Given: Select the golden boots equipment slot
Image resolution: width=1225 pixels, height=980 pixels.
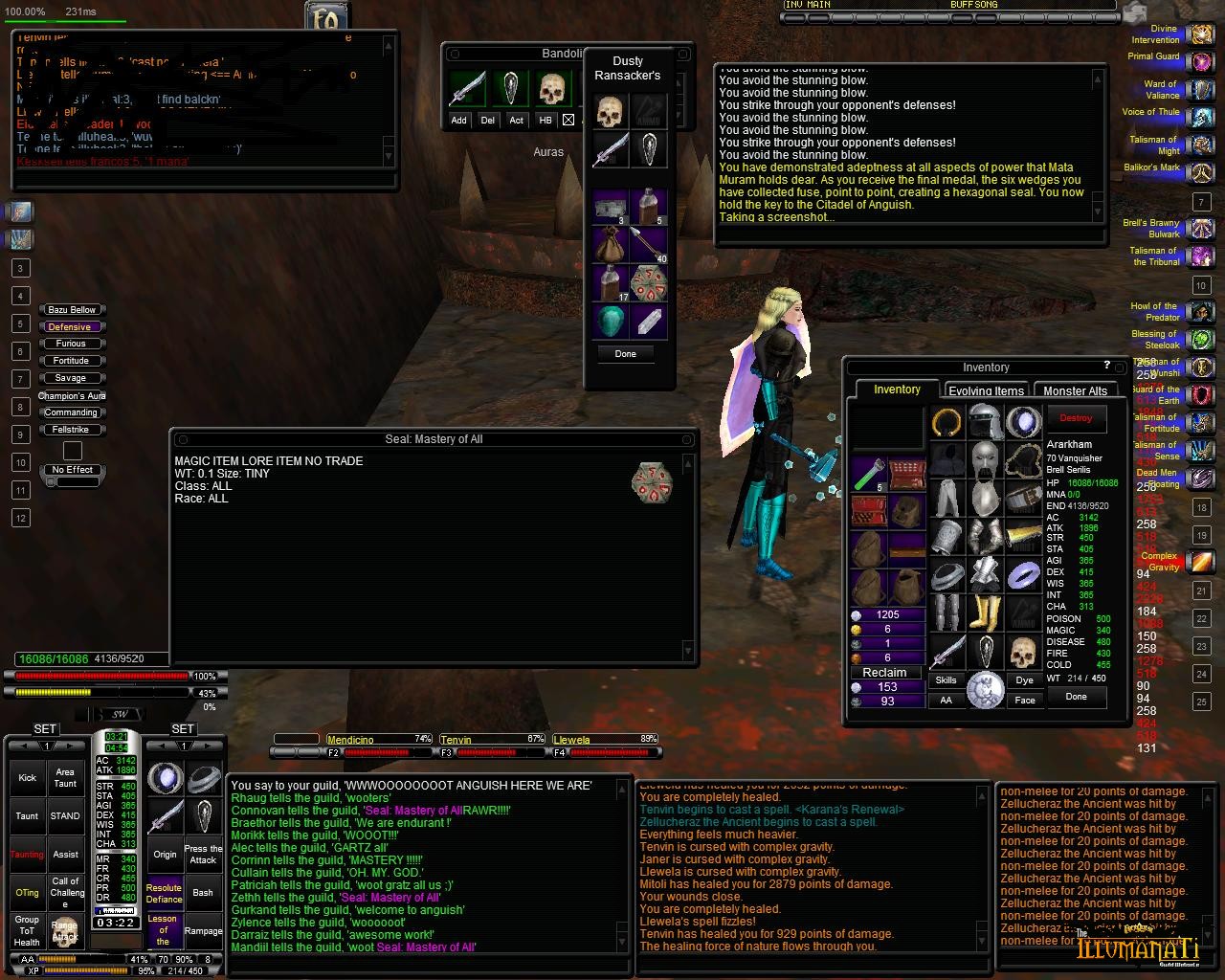Looking at the screenshot, I should click(986, 612).
